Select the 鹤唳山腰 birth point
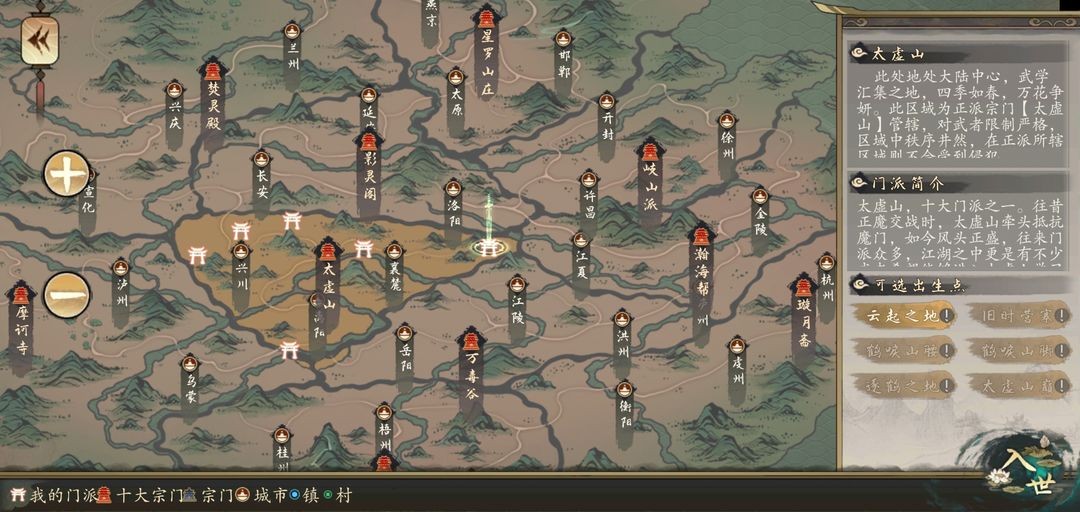The image size is (1080, 512). (x=902, y=351)
